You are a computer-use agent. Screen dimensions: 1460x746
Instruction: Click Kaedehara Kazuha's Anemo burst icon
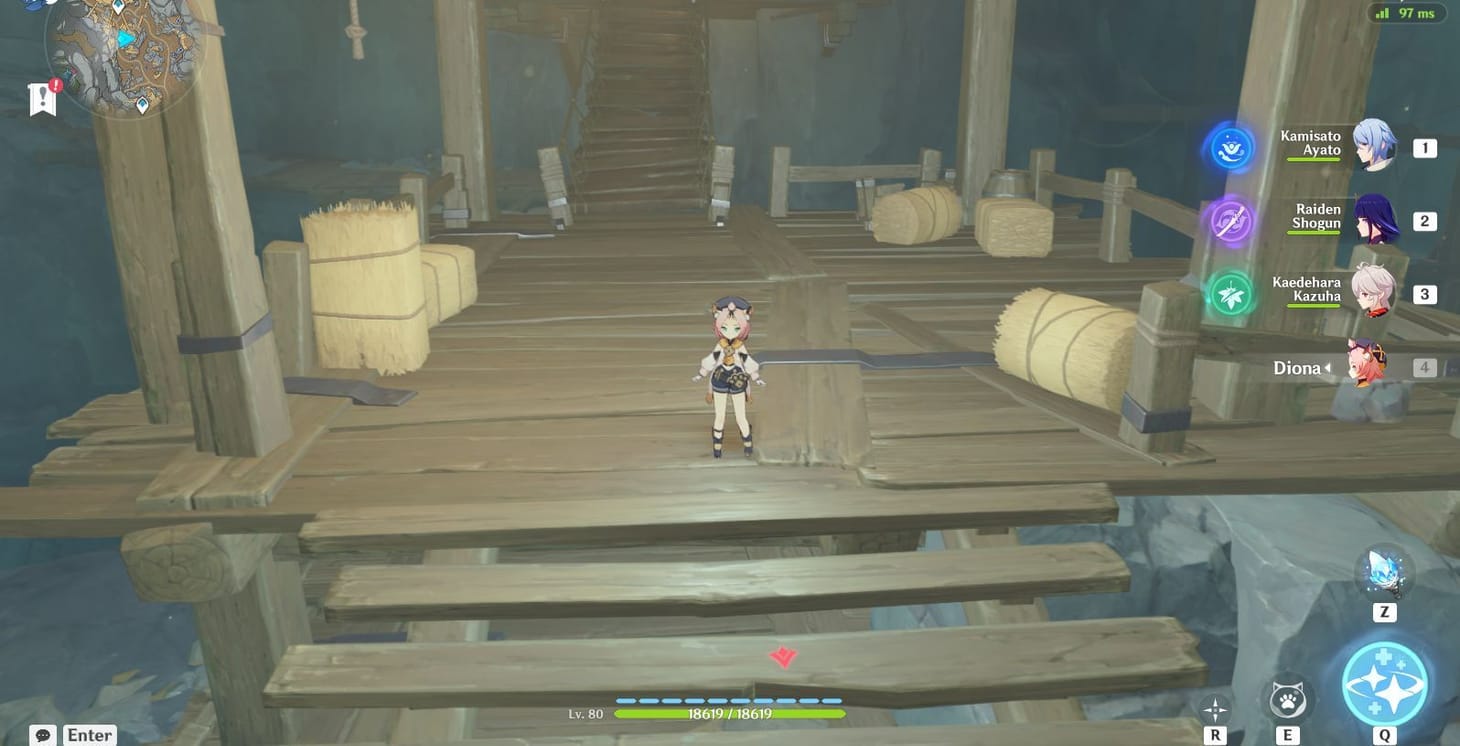(1228, 293)
